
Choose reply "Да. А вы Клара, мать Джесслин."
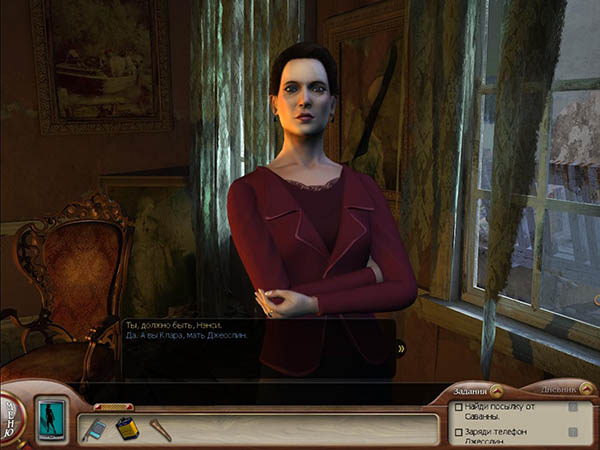tap(185, 335)
